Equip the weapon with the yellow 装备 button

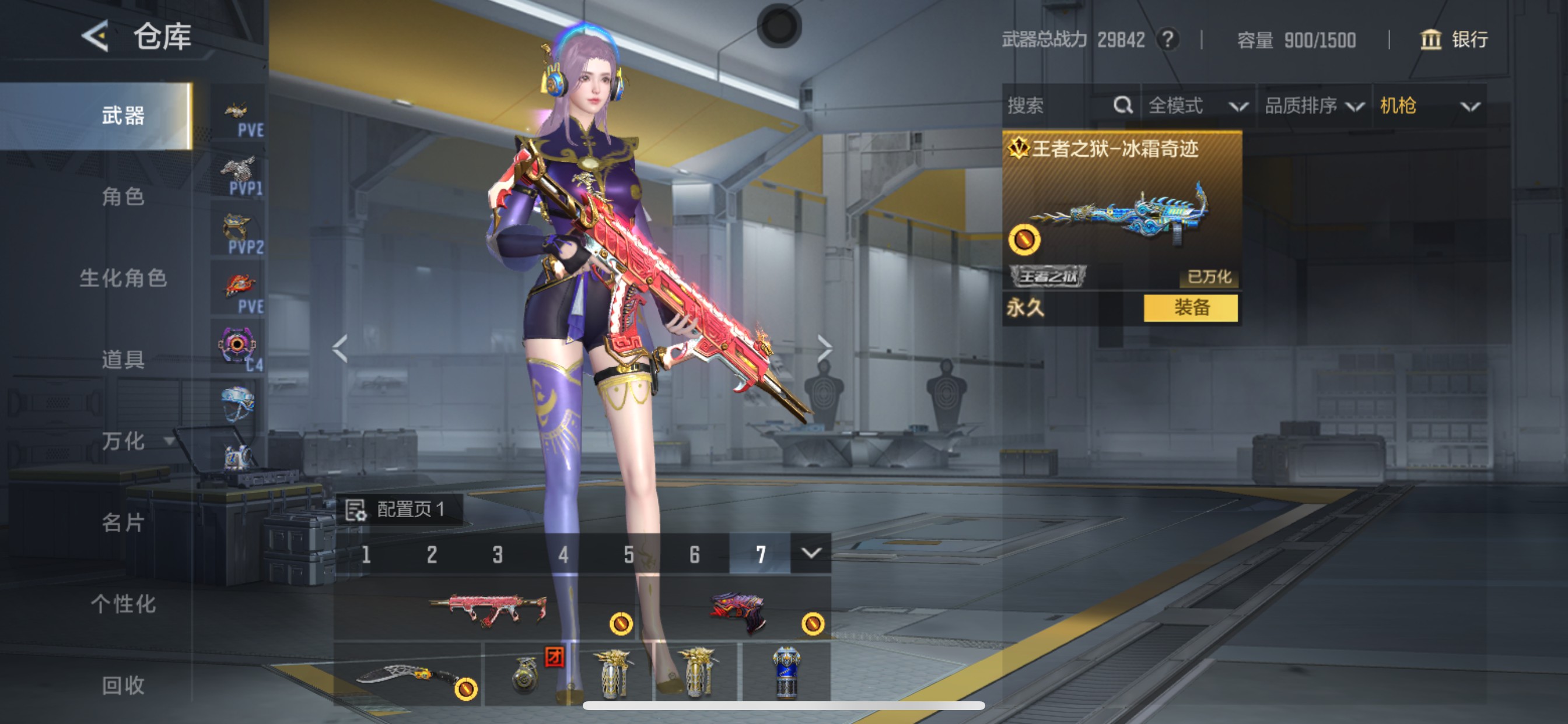(x=1190, y=308)
